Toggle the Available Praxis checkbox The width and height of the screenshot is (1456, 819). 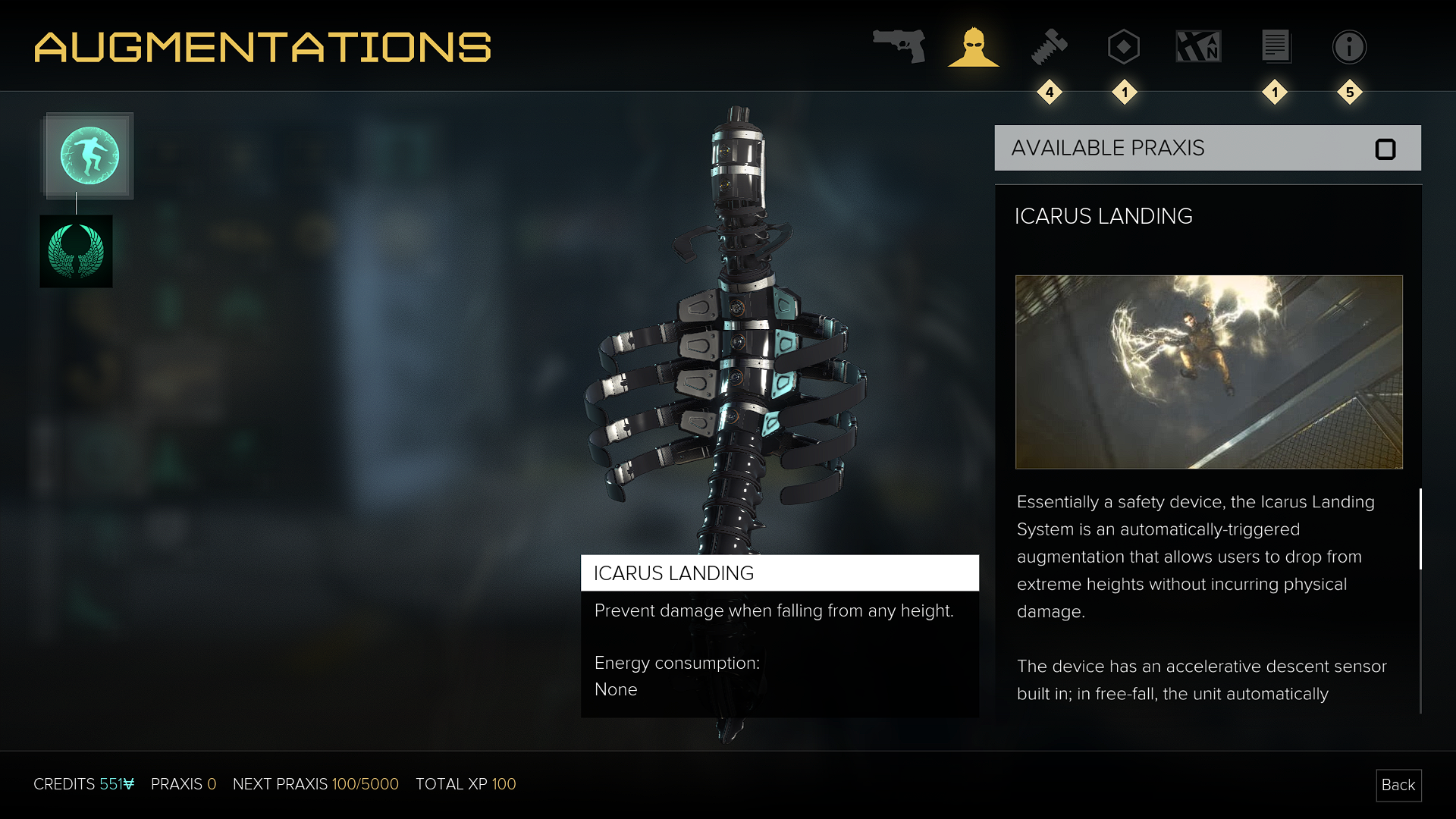(x=1385, y=149)
